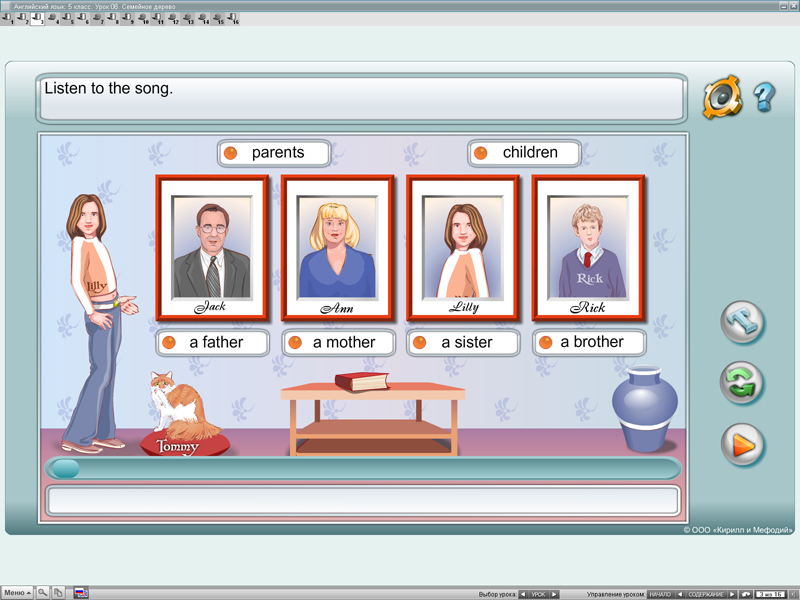Click Jack's framed portrait card
800x600 pixels.
(212, 248)
